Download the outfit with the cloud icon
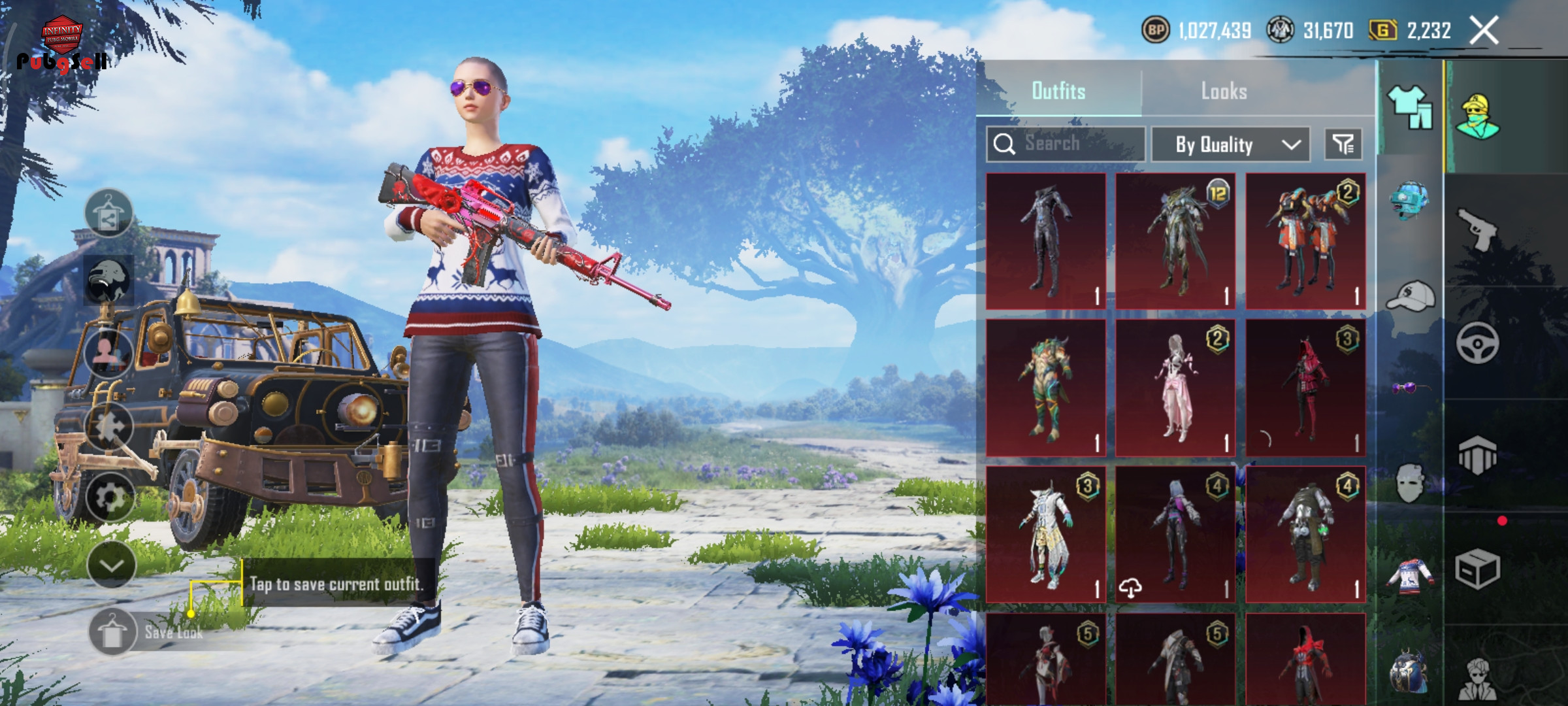This screenshot has width=1568, height=706. (x=1130, y=588)
